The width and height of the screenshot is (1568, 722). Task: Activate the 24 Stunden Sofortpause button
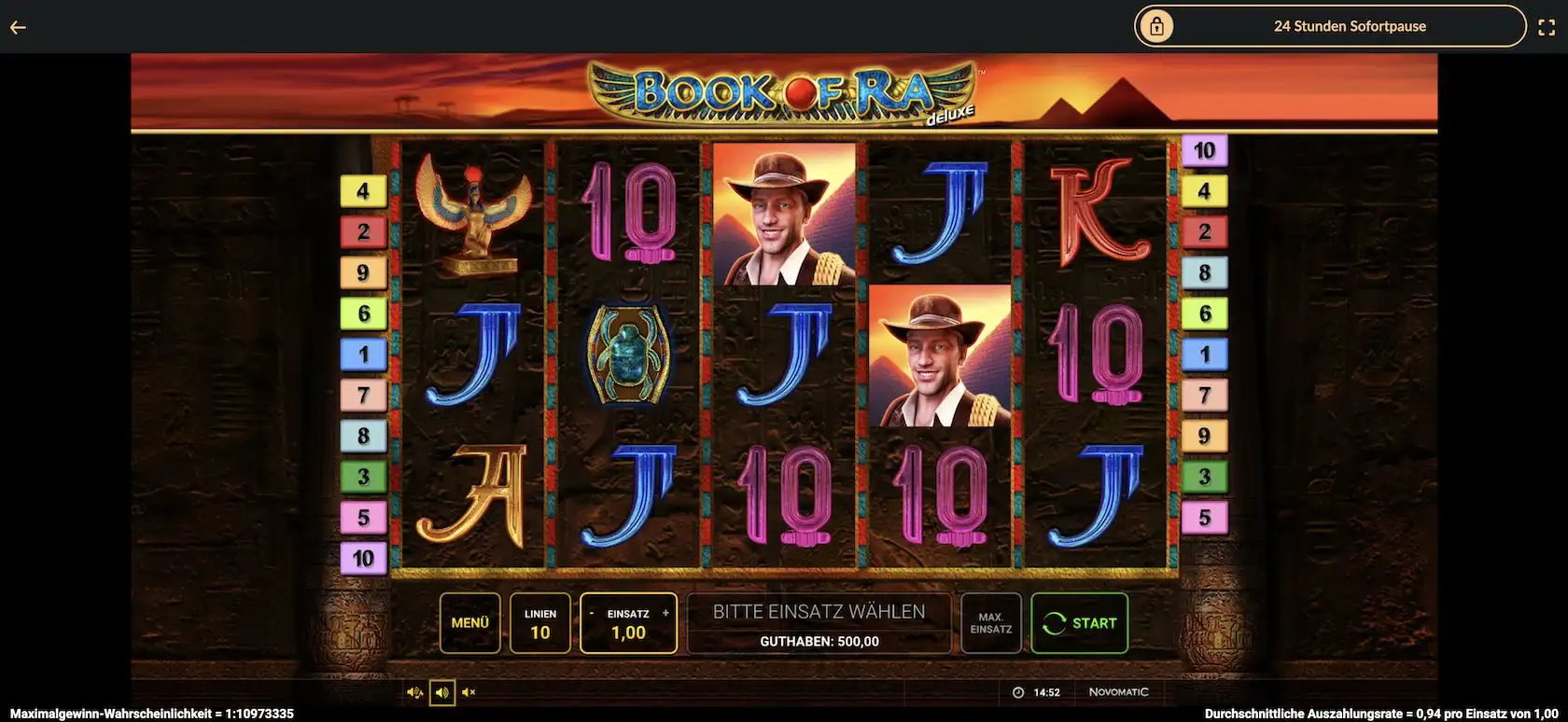pos(1329,26)
